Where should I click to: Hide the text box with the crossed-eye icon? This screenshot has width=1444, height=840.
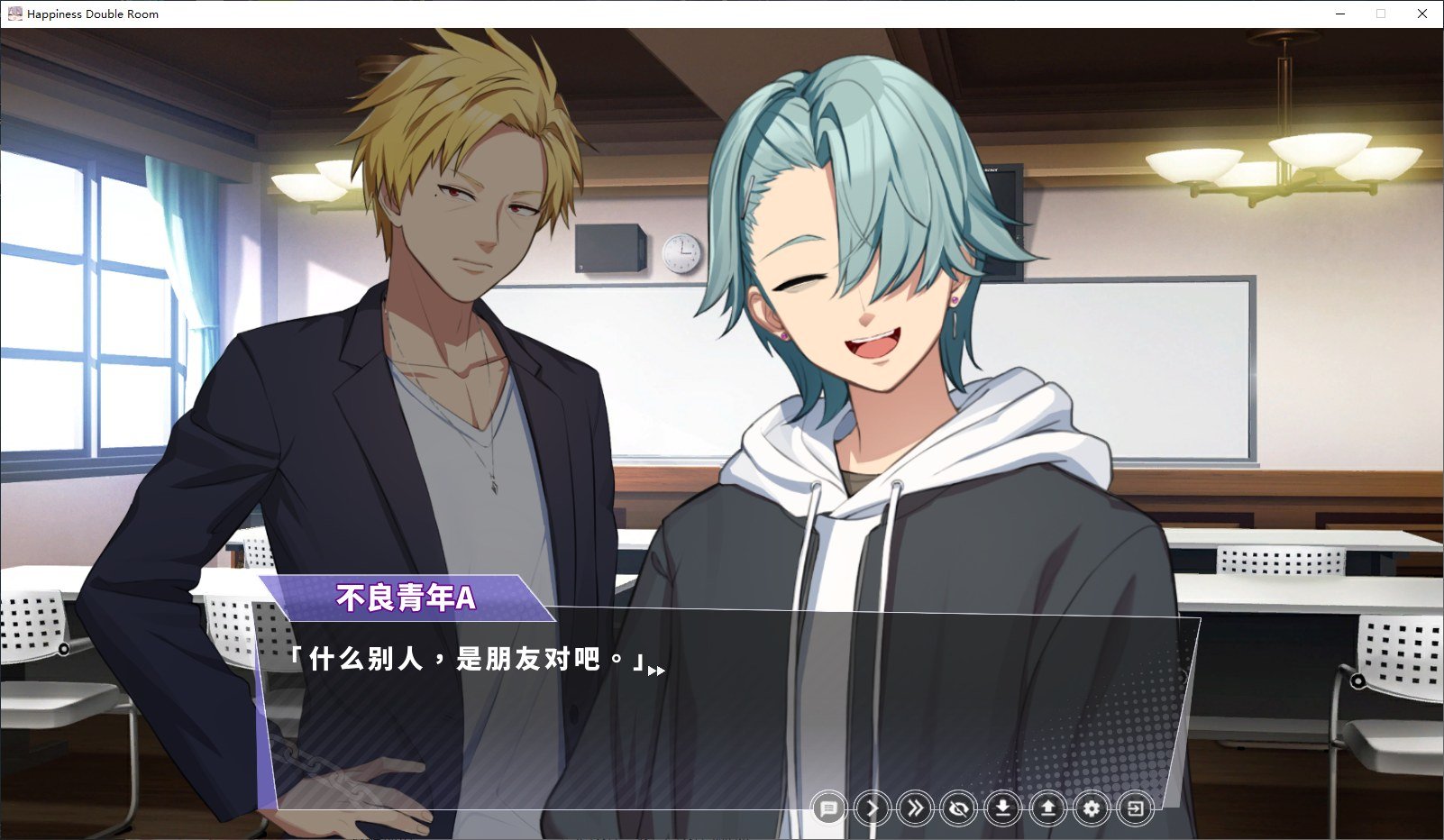pyautogui.click(x=959, y=808)
